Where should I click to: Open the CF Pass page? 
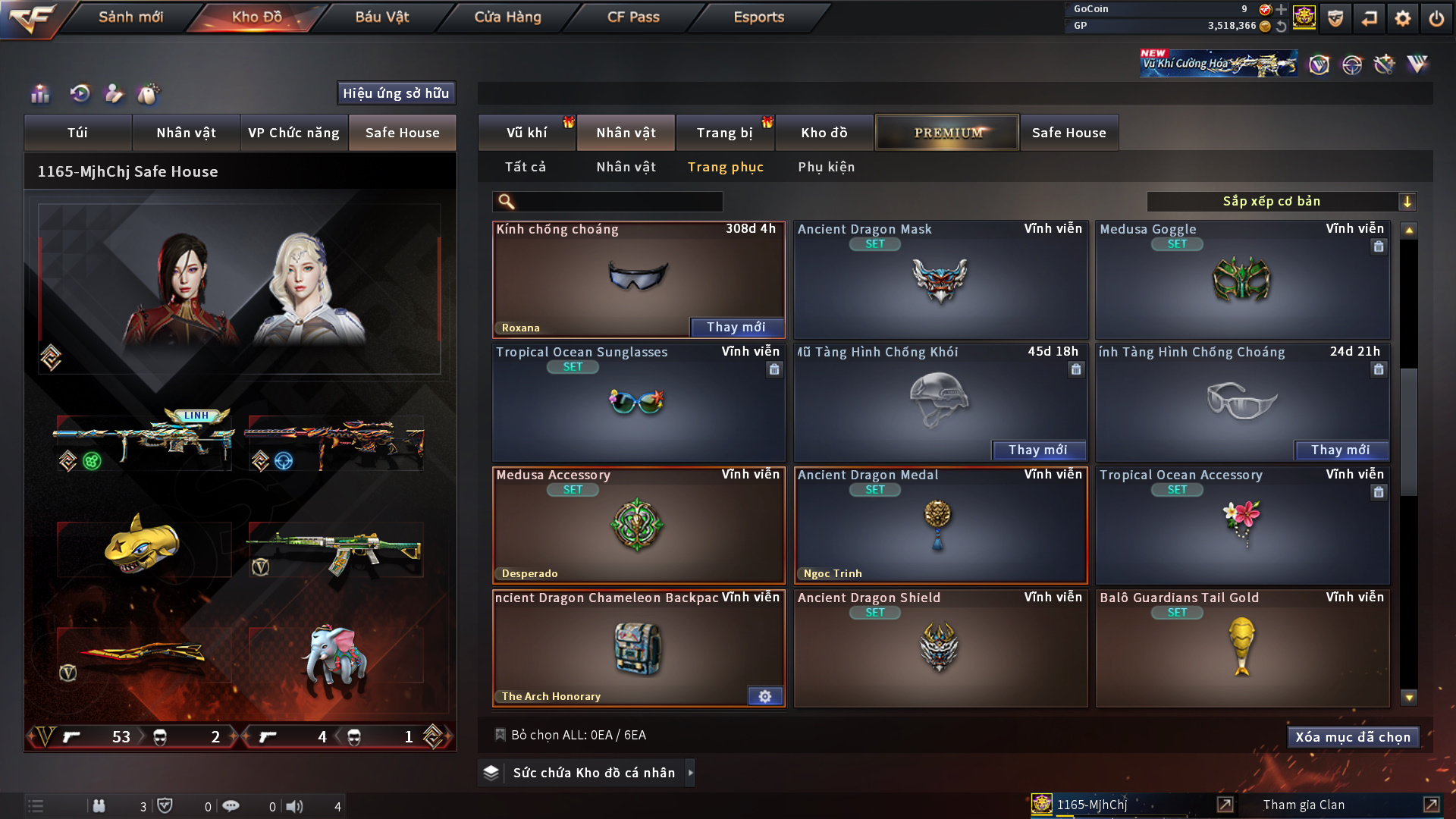tap(633, 17)
